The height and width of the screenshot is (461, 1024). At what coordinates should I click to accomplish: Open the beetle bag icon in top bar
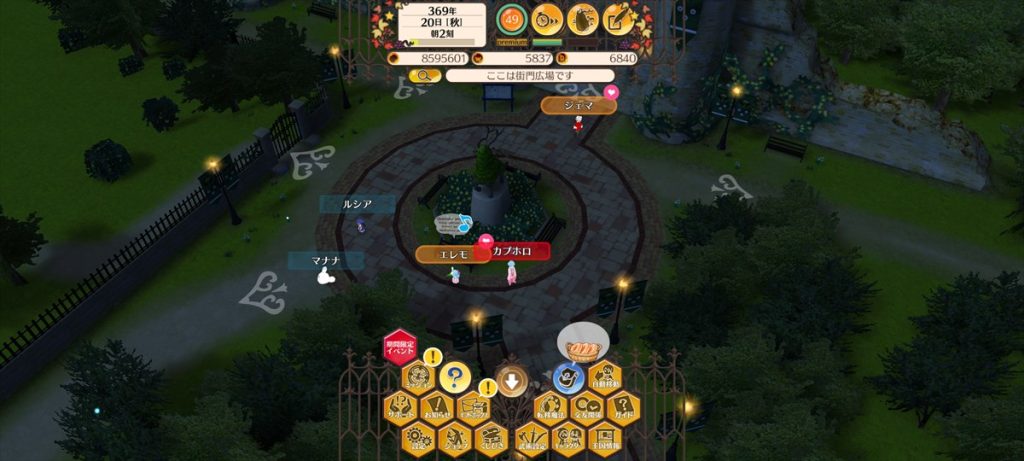(583, 18)
